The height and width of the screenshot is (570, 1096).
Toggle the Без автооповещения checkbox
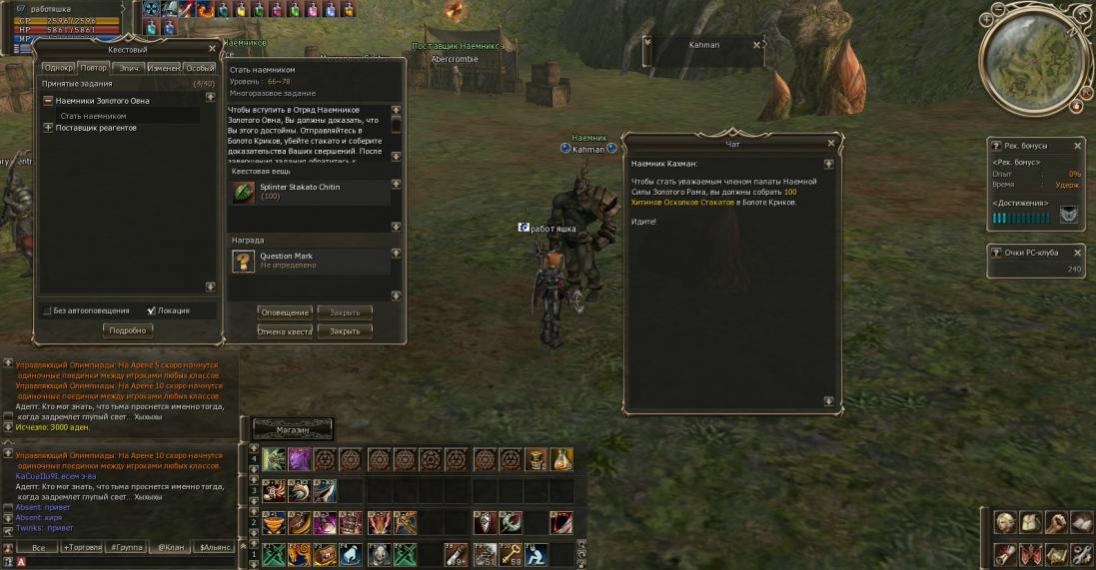point(47,311)
